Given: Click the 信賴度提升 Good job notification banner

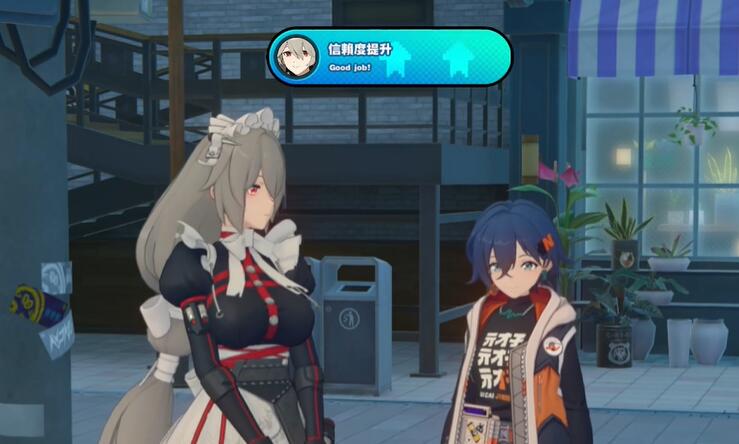Looking at the screenshot, I should coord(389,57).
